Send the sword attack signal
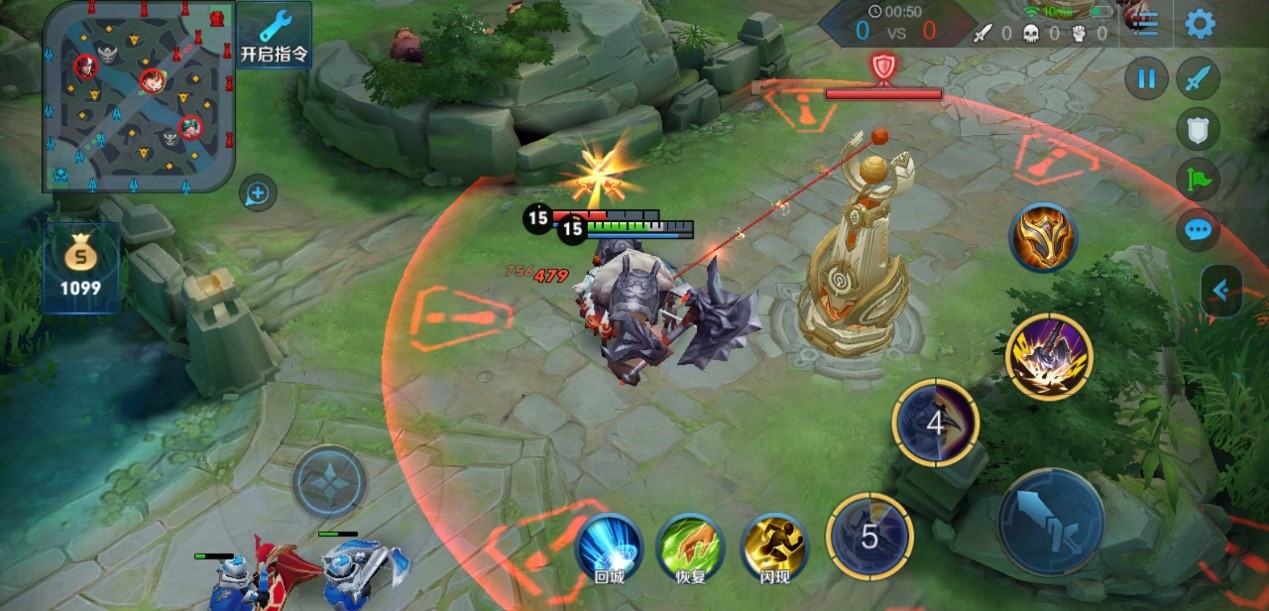The width and height of the screenshot is (1269, 611). click(1197, 79)
